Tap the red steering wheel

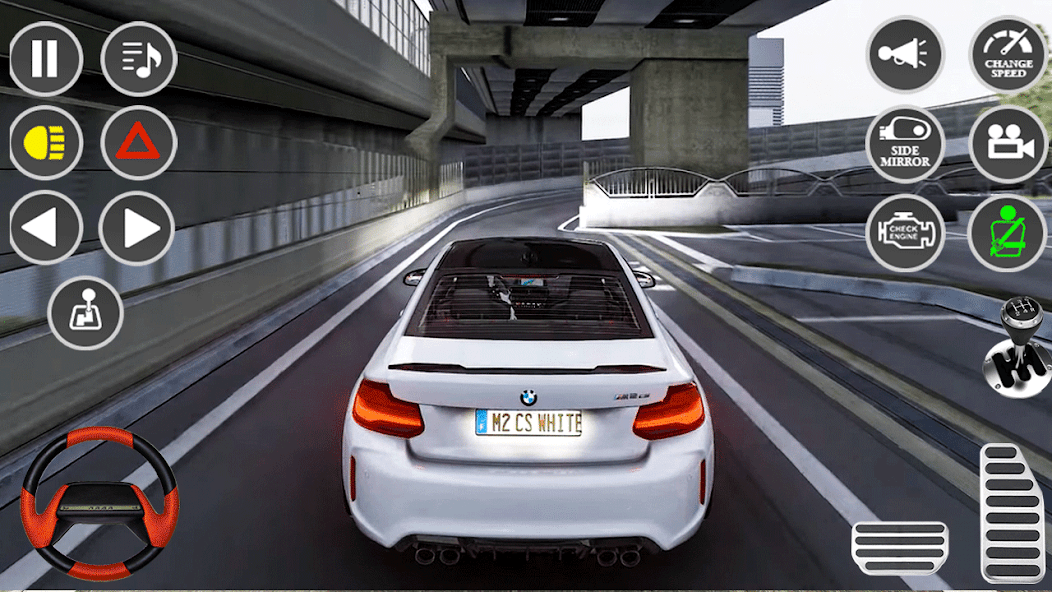coord(99,502)
